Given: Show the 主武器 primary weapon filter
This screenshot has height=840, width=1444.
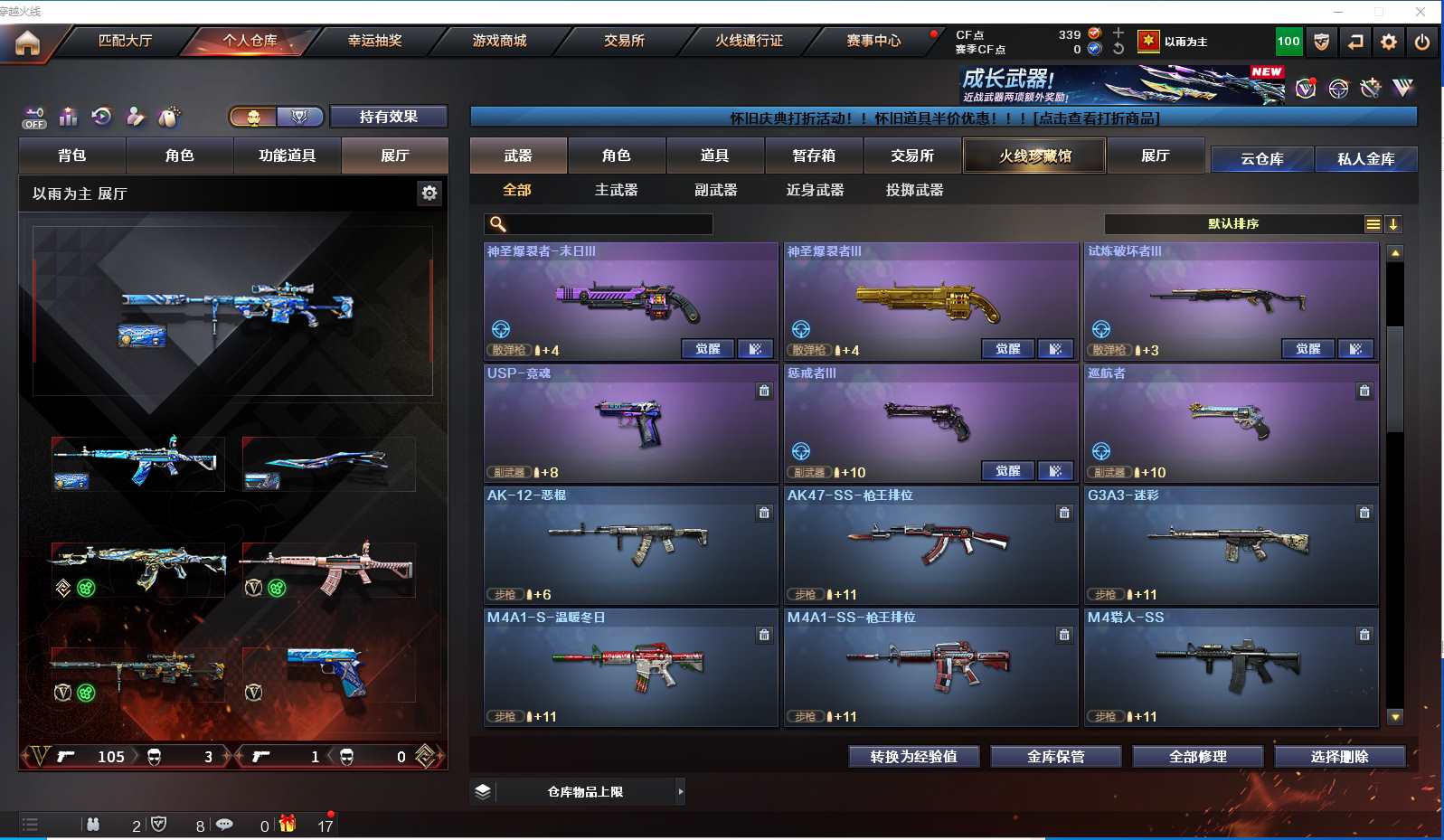Looking at the screenshot, I should pyautogui.click(x=616, y=190).
